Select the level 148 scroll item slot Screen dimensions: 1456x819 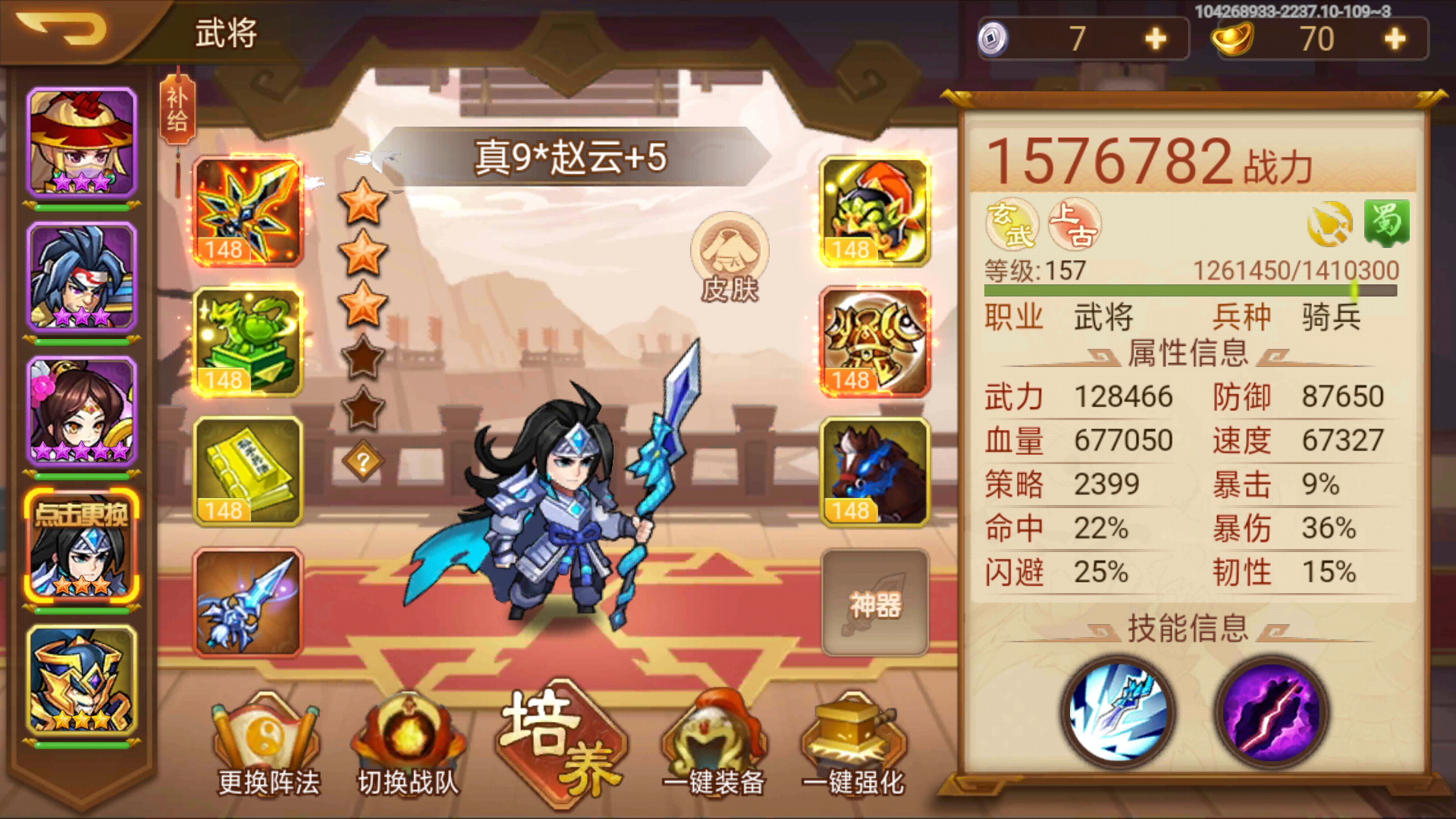click(246, 470)
